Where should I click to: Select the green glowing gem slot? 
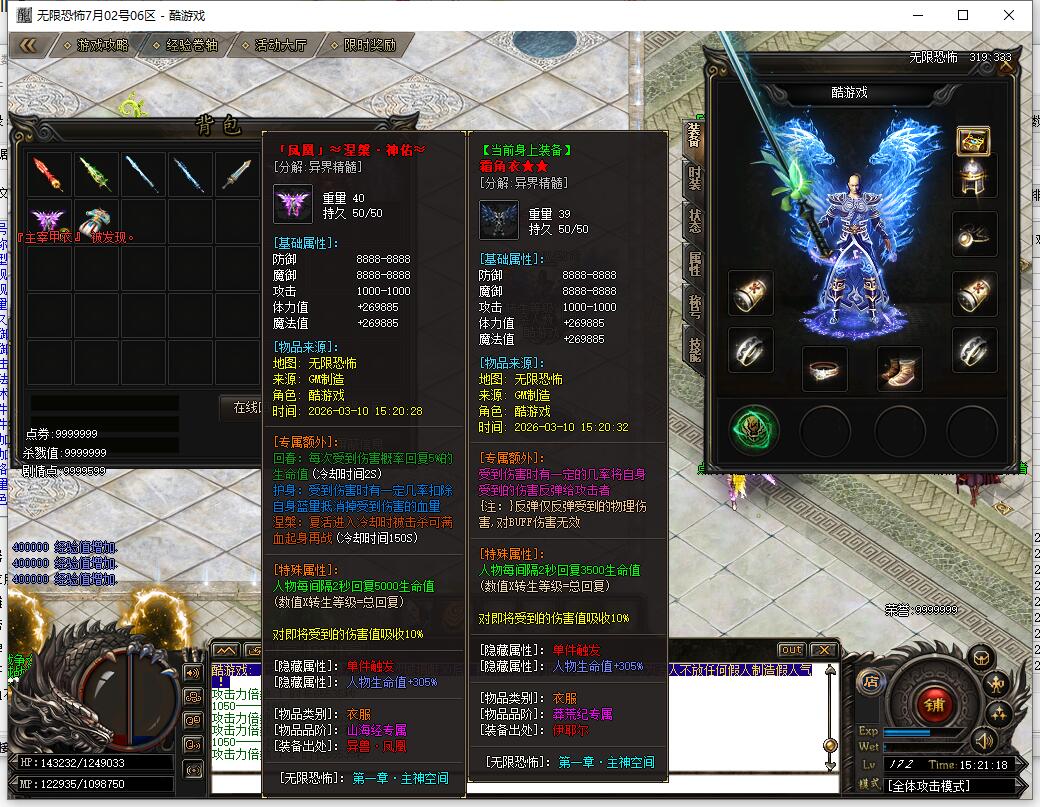coord(752,429)
